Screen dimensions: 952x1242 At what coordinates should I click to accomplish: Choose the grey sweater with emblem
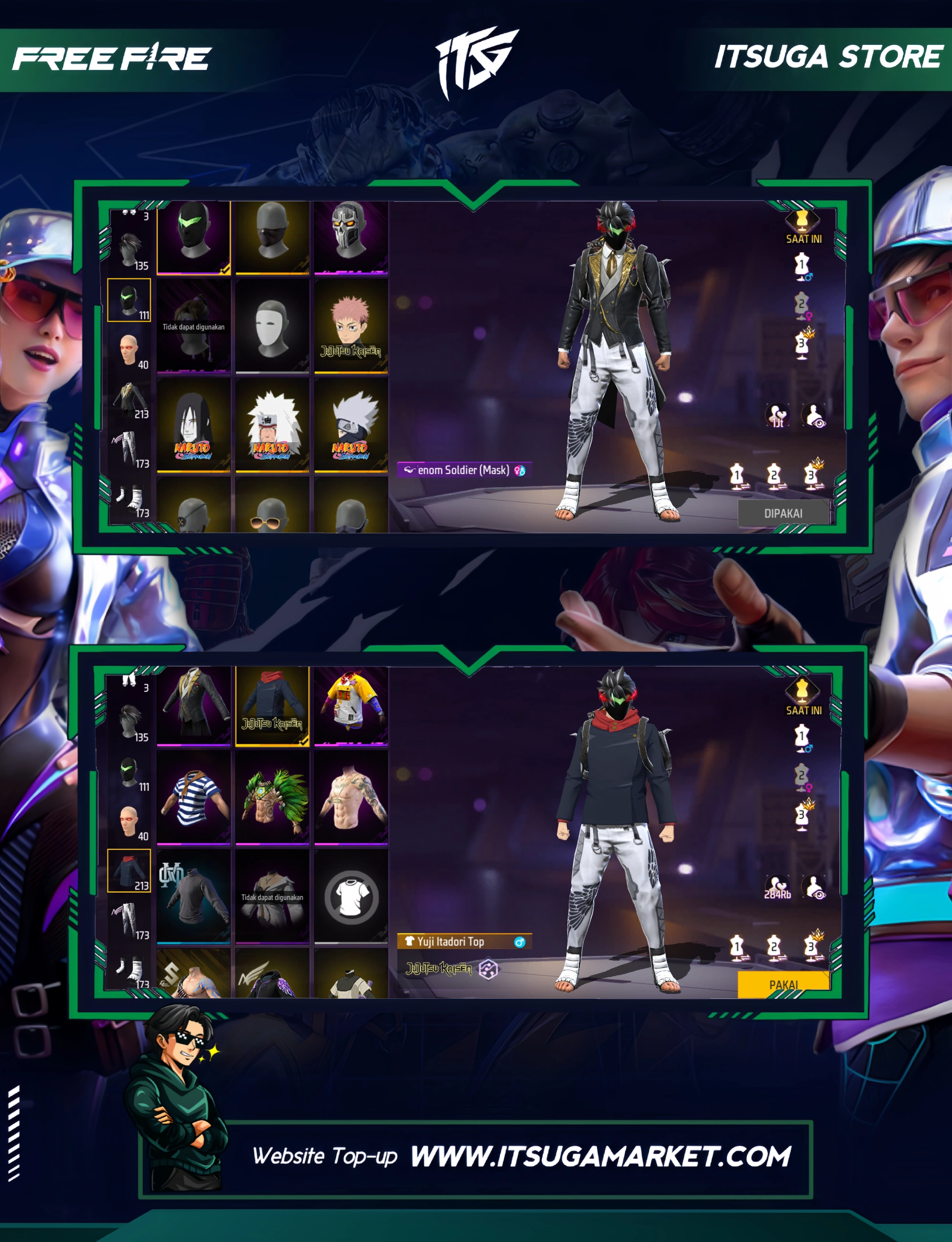pos(193,897)
